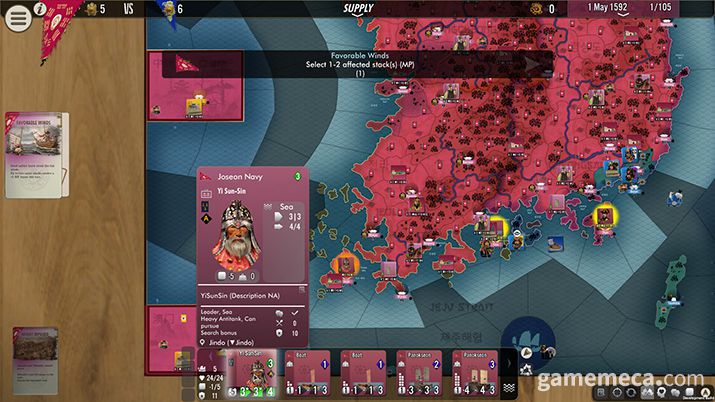Open the hamburger main menu
The height and width of the screenshot is (402, 715).
18,19
